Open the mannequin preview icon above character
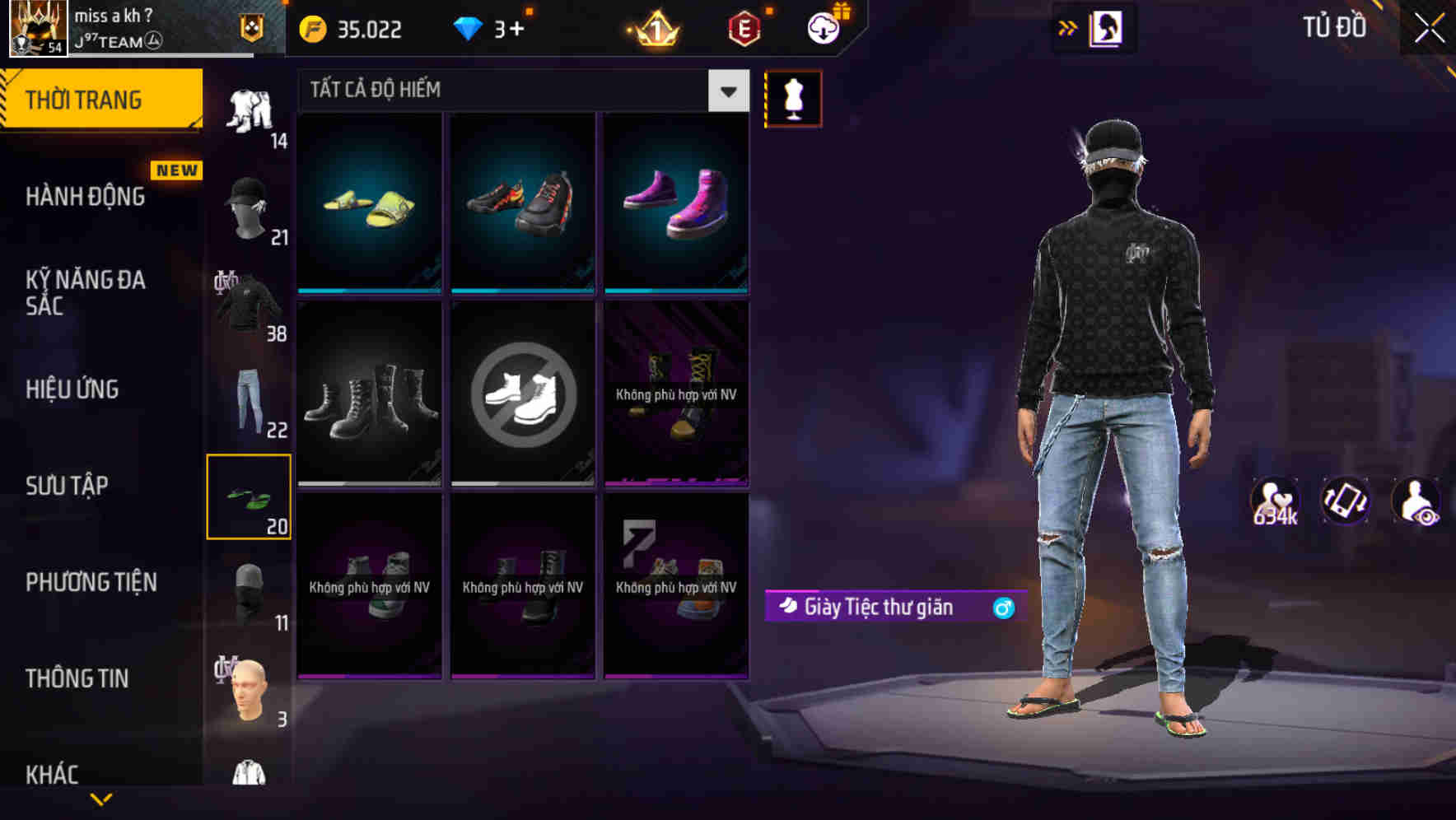The image size is (1456, 820). (x=793, y=99)
